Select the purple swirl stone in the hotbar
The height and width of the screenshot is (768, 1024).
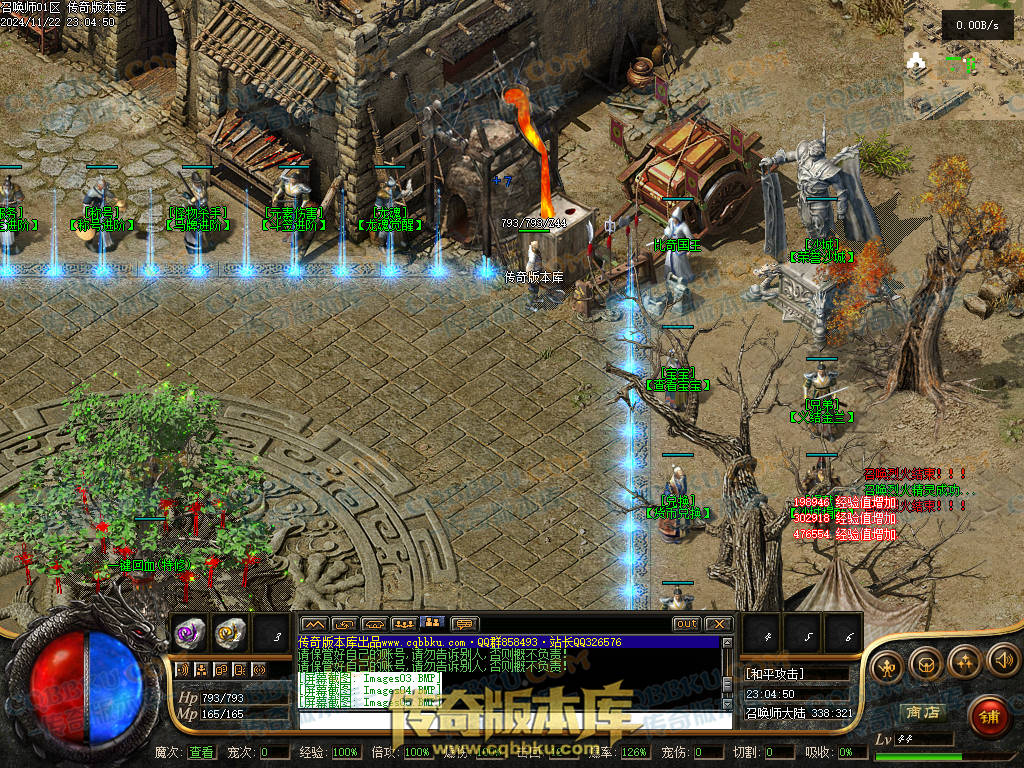point(190,633)
